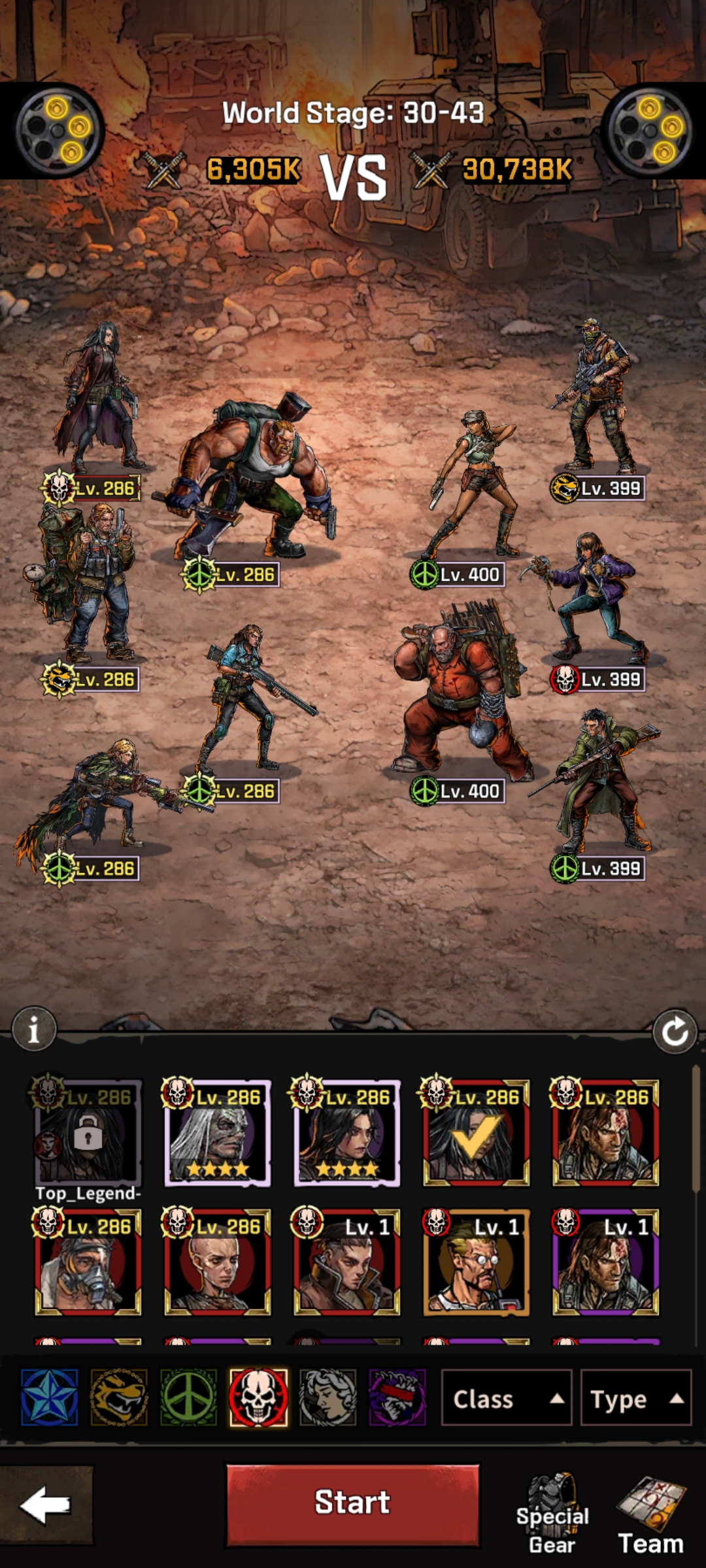Filter heroes by the purple bandana faction
Screen dimensions: 706x1568
pos(397,1397)
